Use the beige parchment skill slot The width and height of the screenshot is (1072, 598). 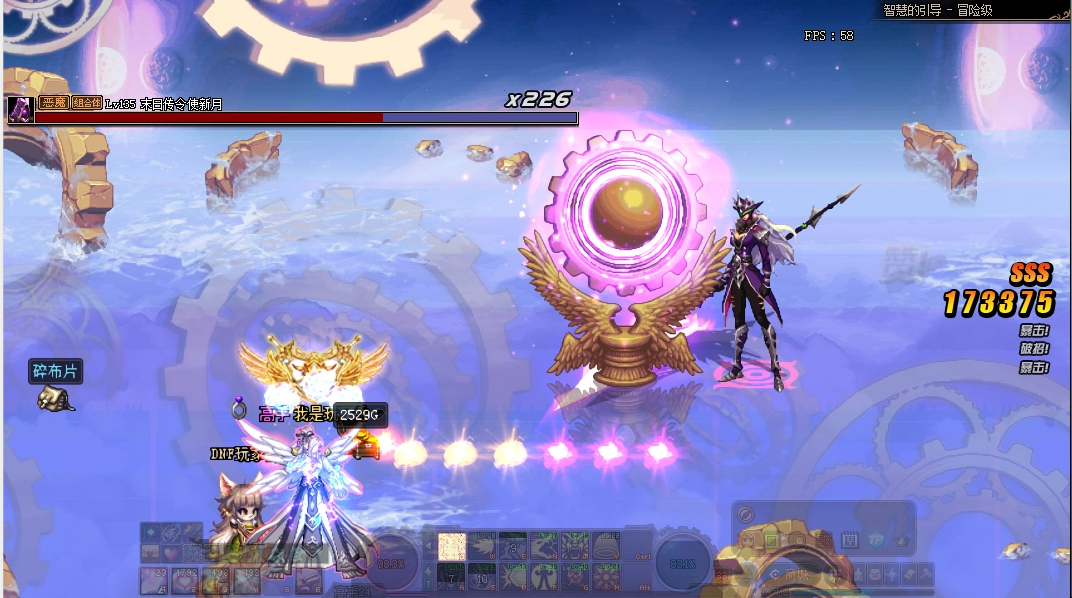click(452, 546)
